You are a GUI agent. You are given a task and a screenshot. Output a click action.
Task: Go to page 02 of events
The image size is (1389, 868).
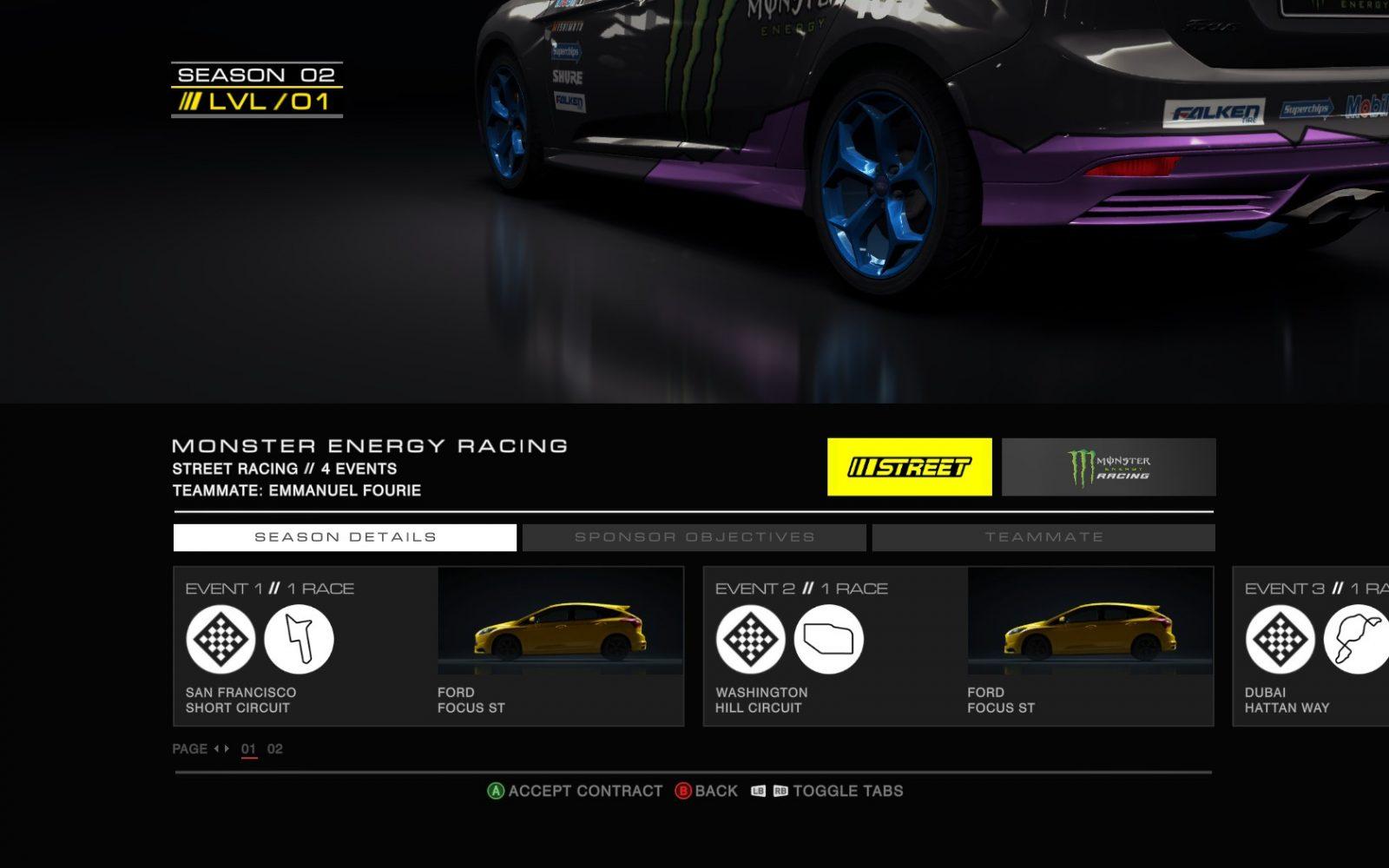click(274, 749)
